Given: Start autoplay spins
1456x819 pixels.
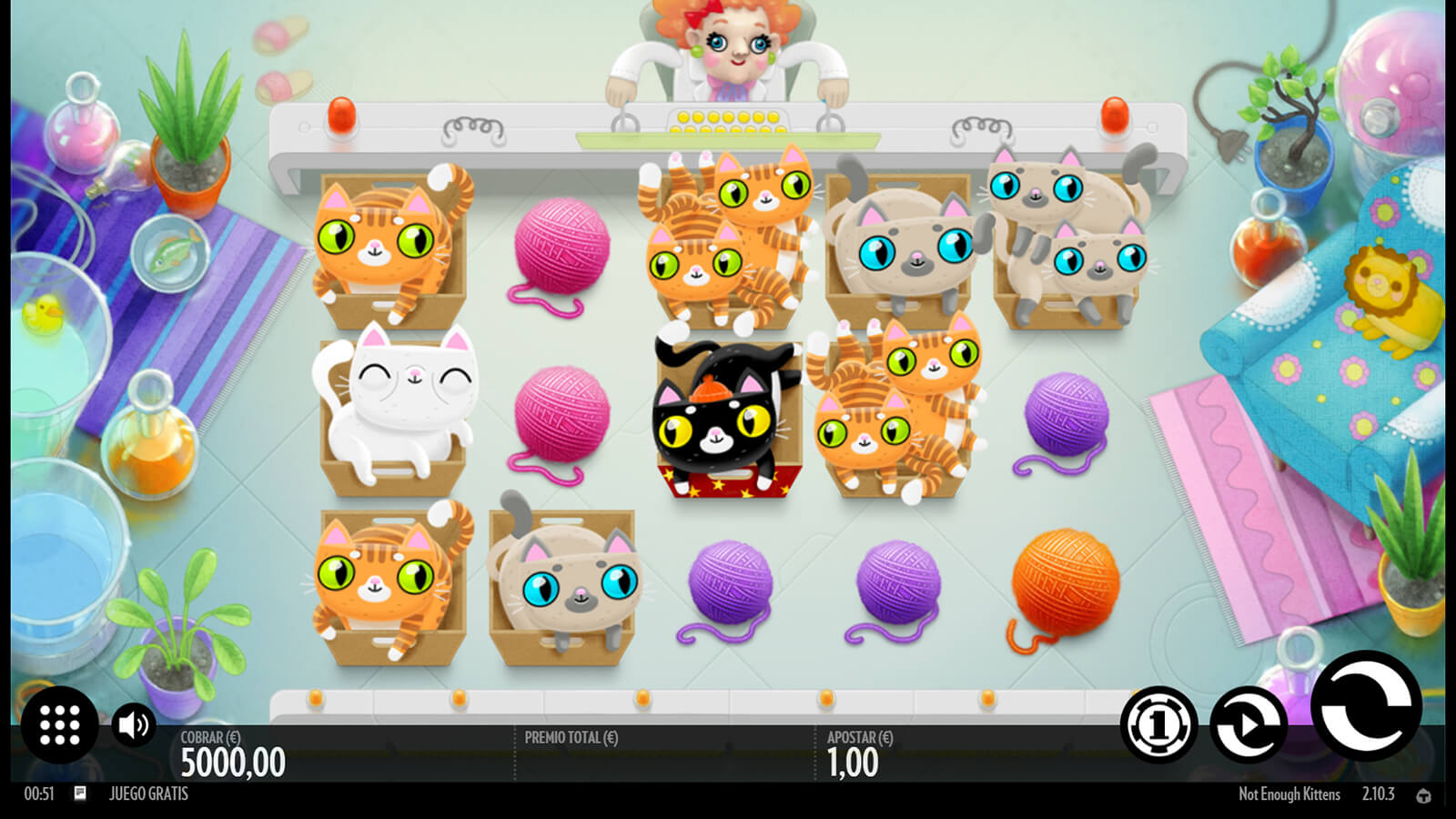Looking at the screenshot, I should coord(1248,725).
